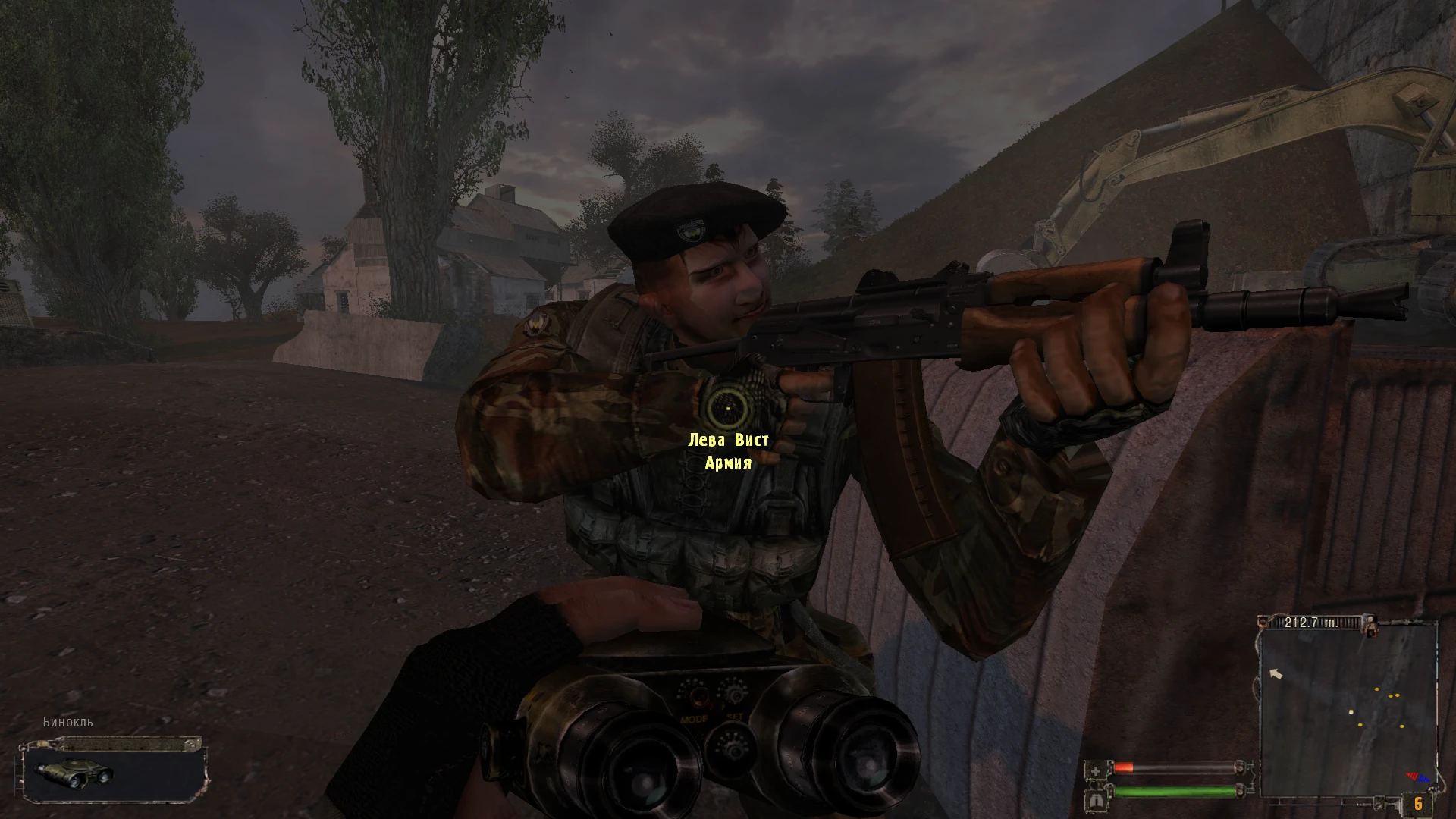Click the faction label 'Армия'

coord(730,464)
